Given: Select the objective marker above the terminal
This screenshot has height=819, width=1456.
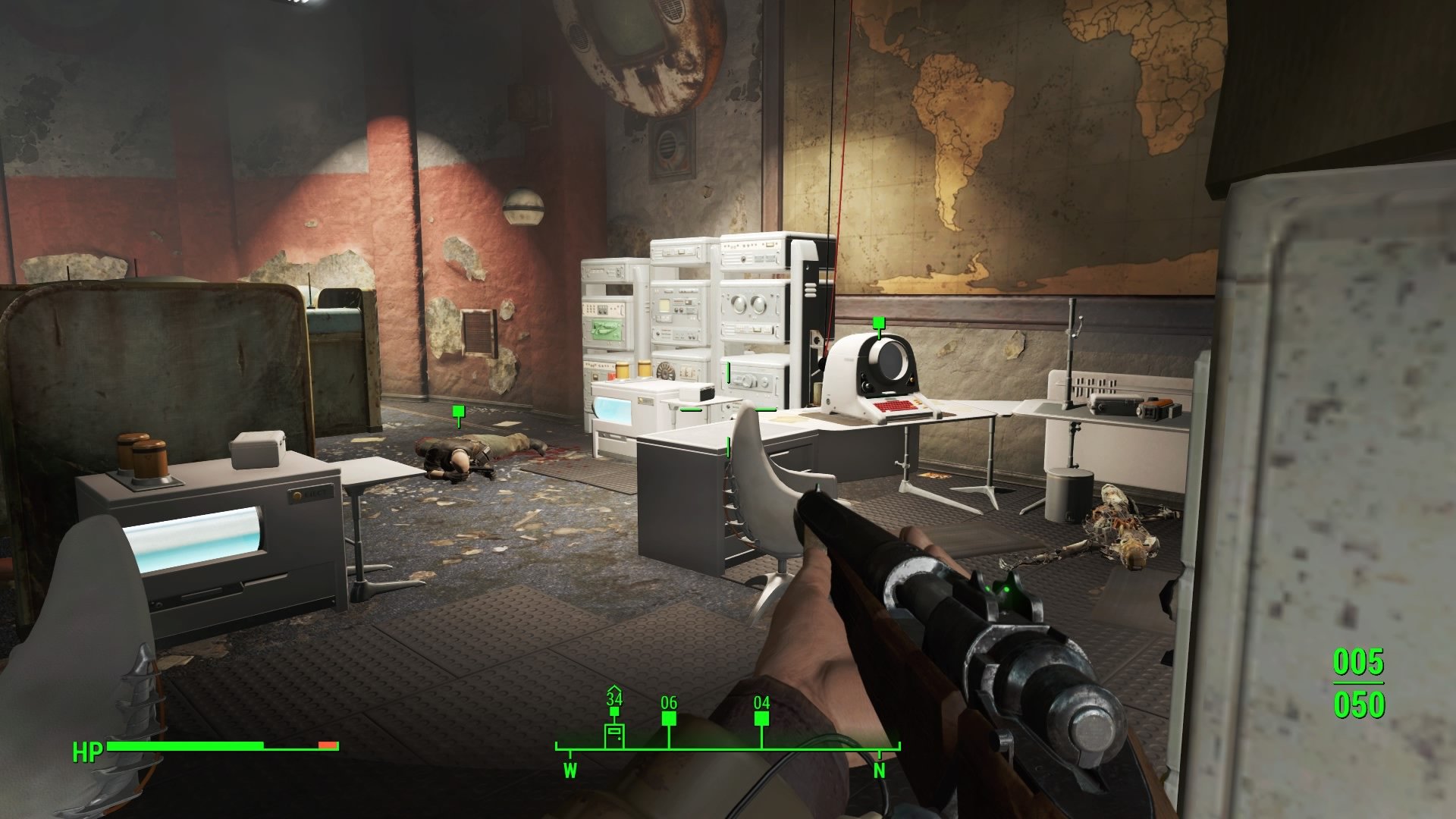Looking at the screenshot, I should click(879, 324).
